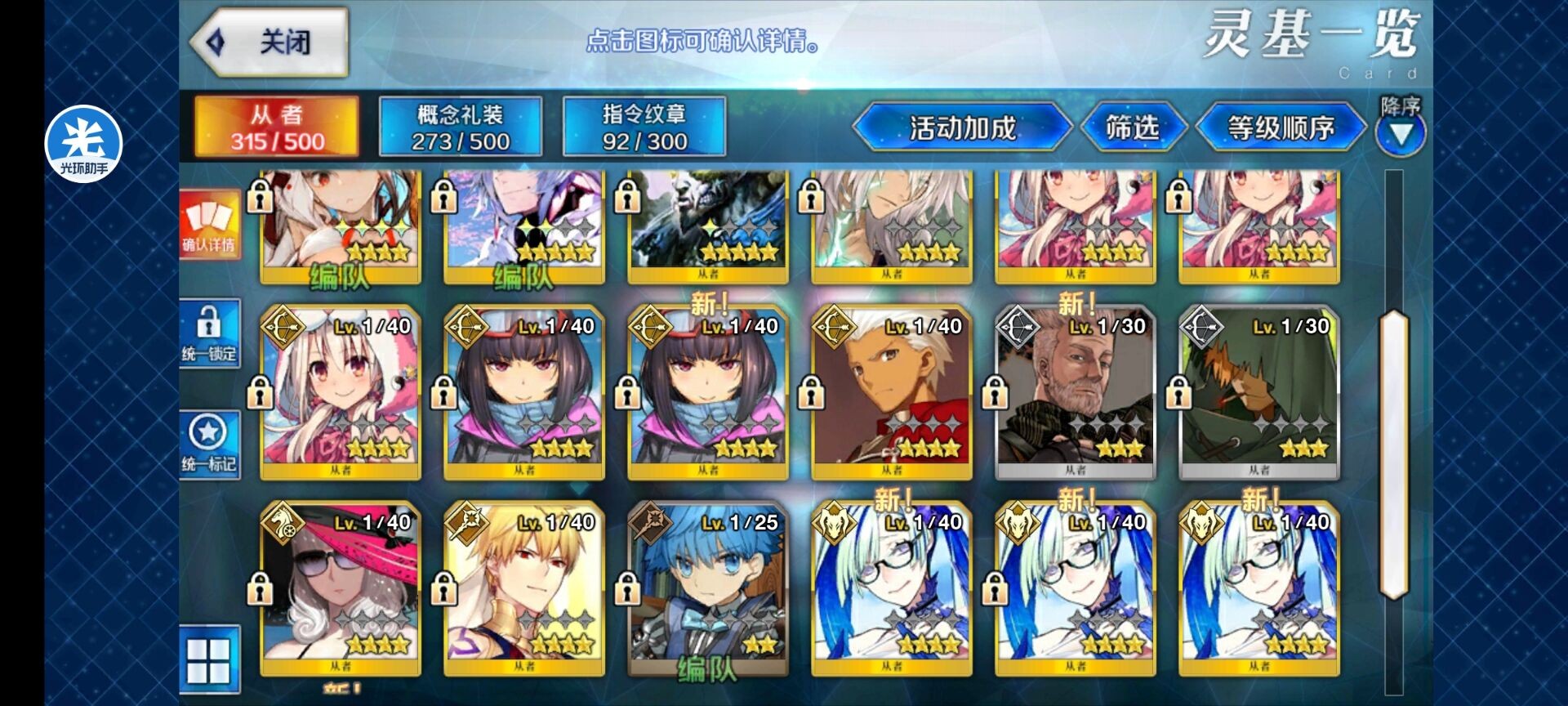Screen dimensions: 1568x706
Task: Toggle the 降序 descending order arrow
Action: 1401,131
